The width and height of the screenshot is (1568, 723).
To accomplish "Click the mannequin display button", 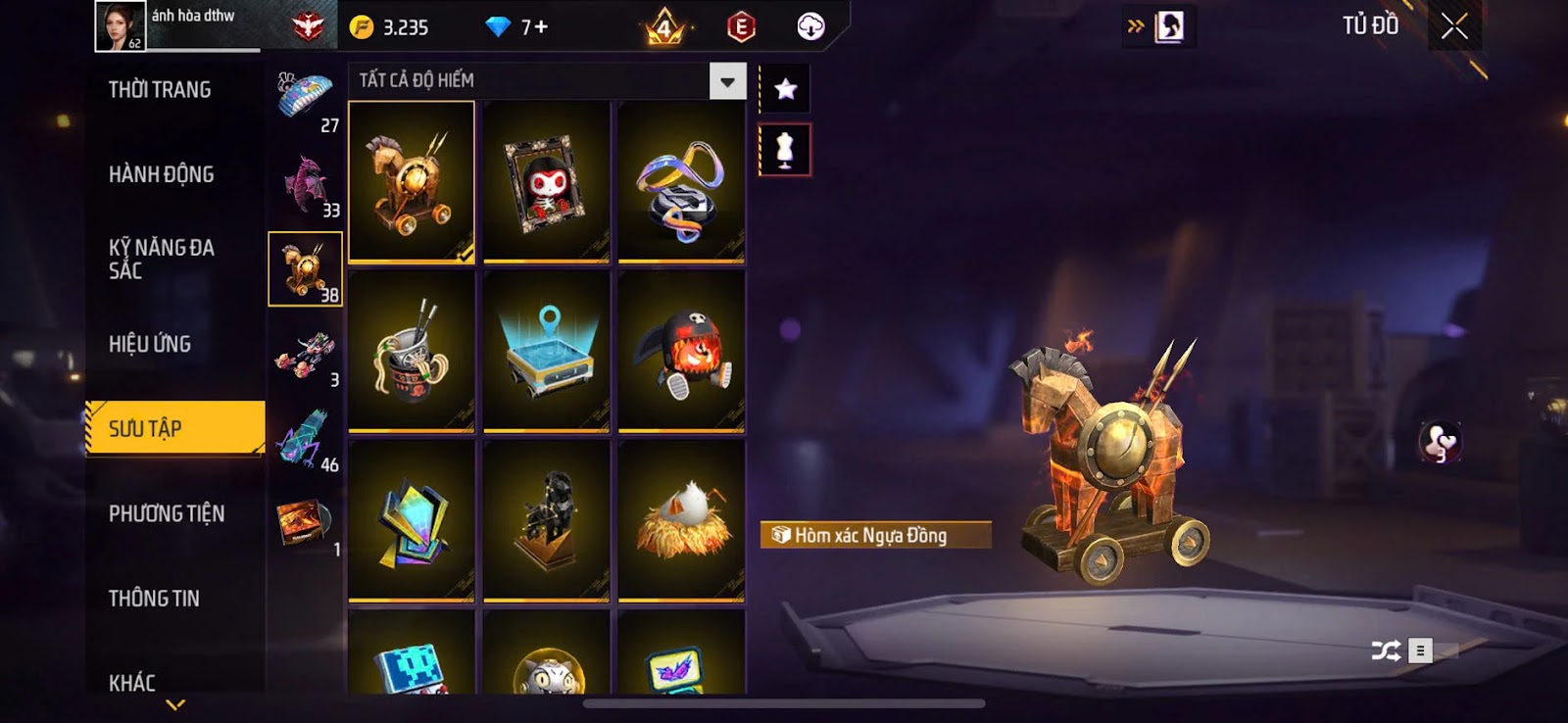I will point(785,150).
